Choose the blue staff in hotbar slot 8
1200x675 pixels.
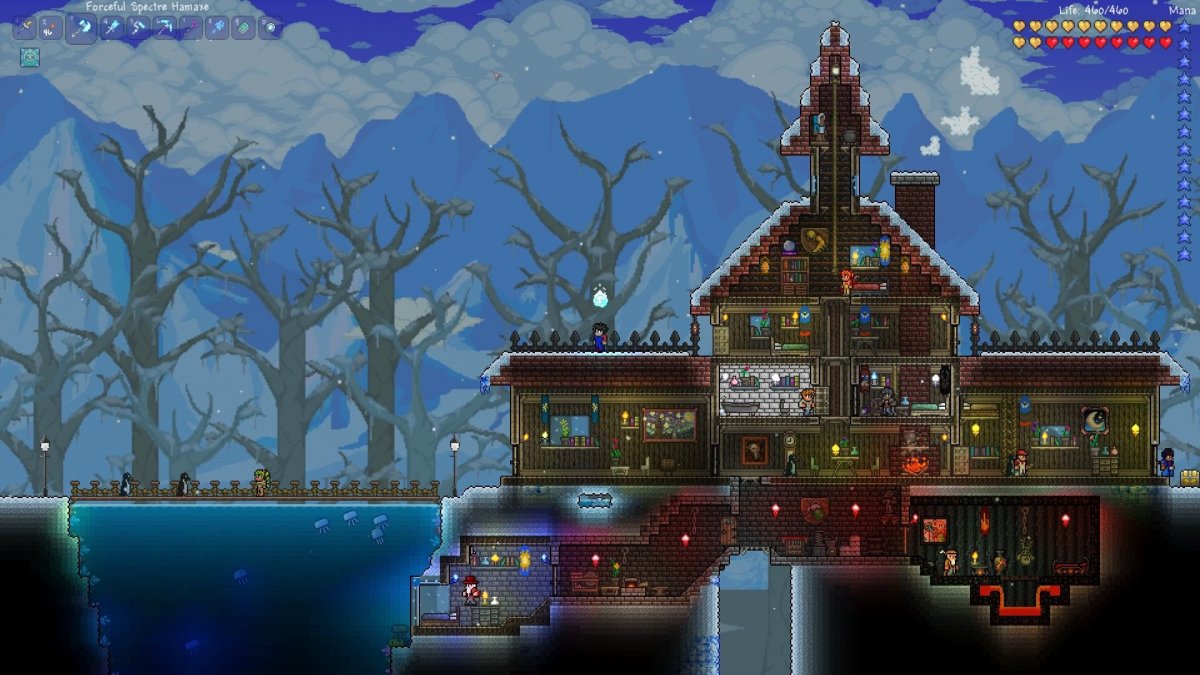[217, 28]
